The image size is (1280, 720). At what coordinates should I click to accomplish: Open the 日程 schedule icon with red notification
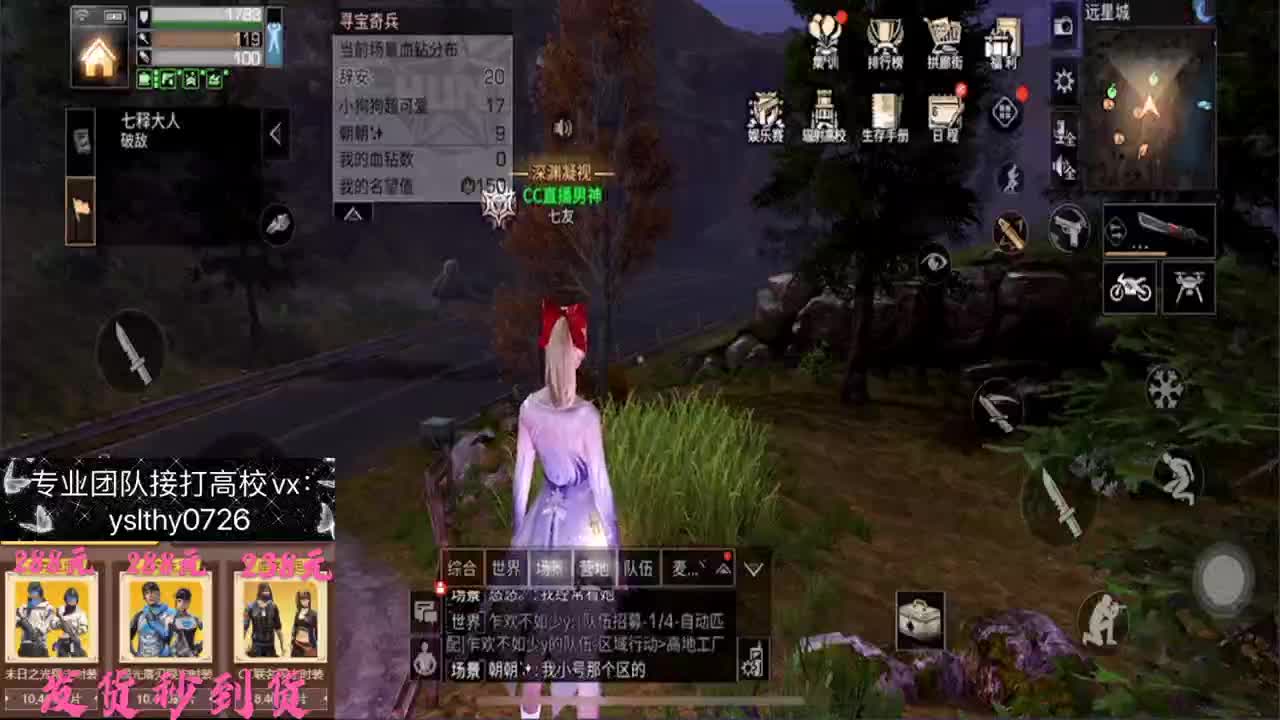(943, 110)
